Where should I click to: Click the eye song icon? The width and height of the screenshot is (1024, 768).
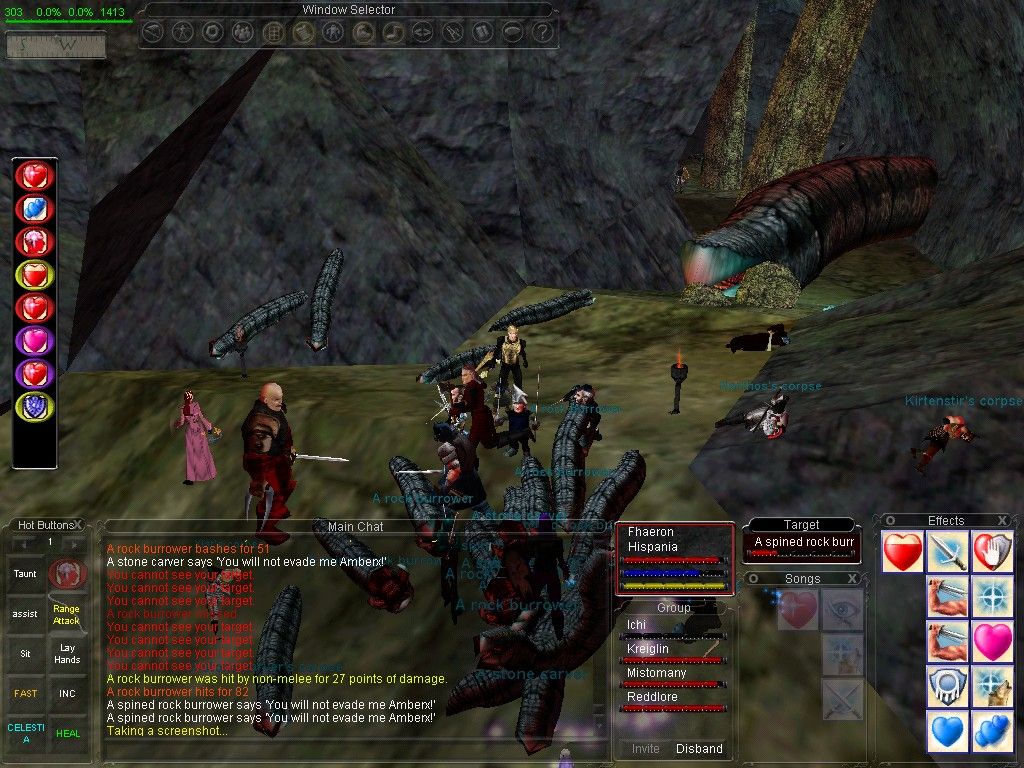[842, 609]
